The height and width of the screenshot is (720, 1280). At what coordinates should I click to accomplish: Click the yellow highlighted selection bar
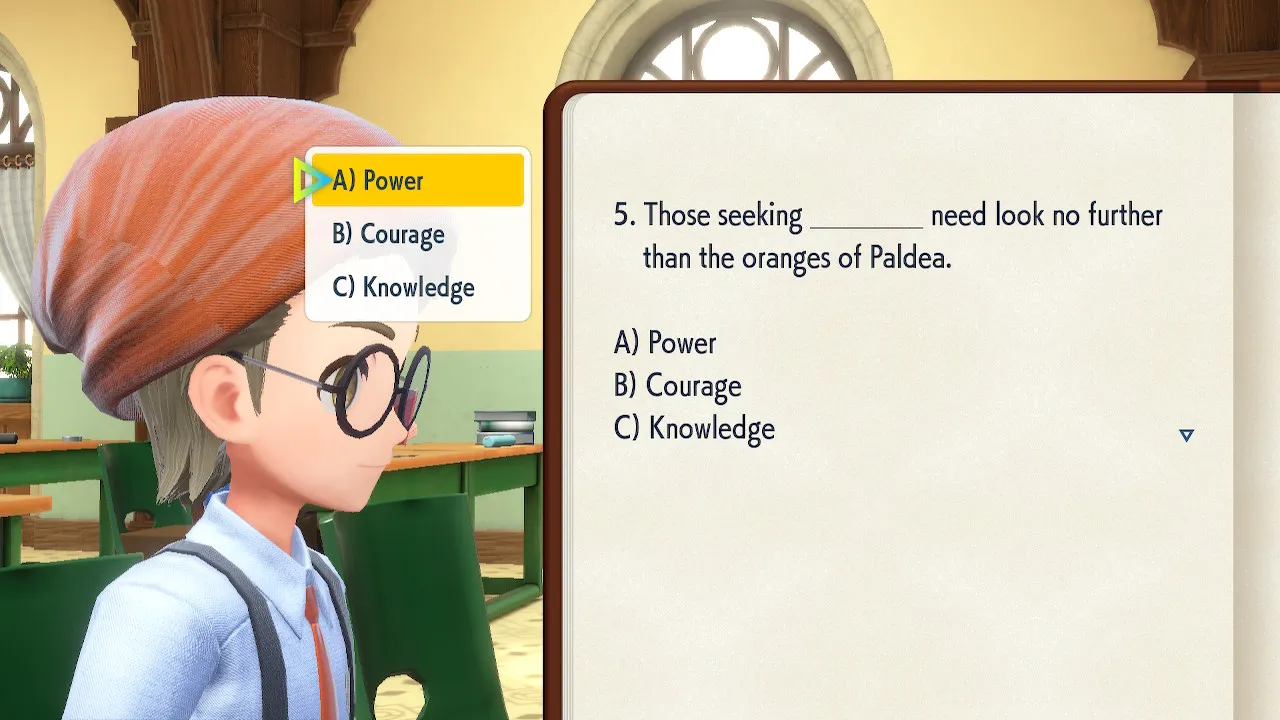point(417,180)
